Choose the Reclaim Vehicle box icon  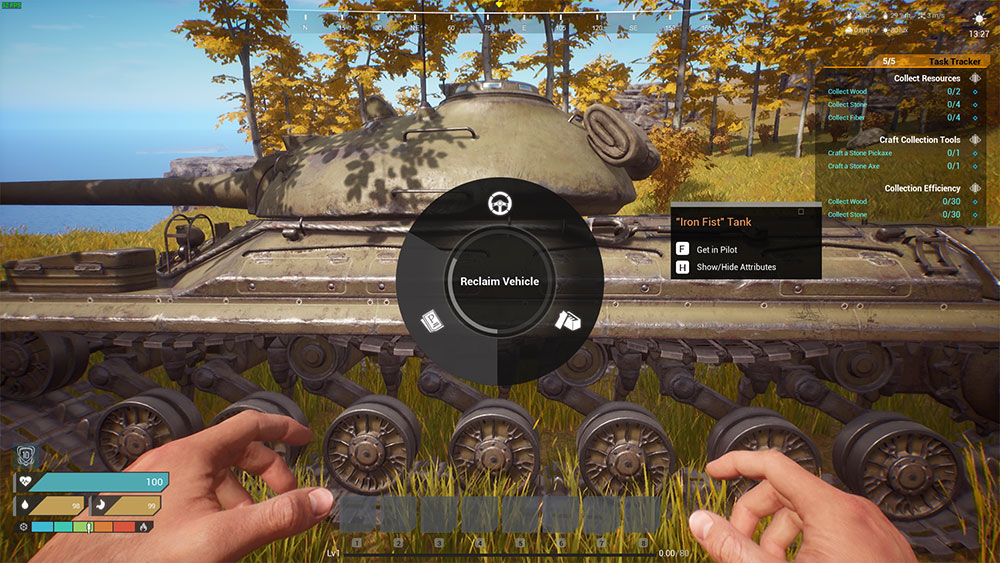pos(568,321)
